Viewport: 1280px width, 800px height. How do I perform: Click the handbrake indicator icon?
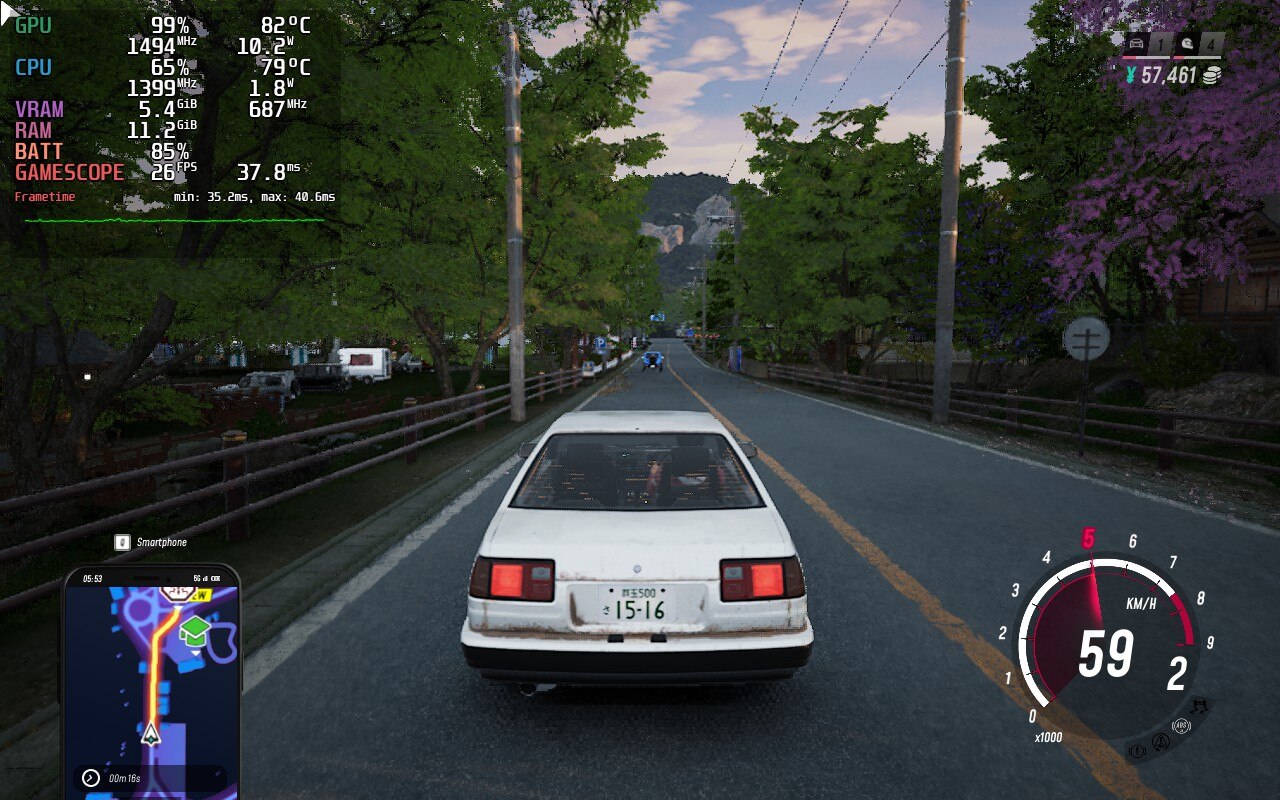[x=1136, y=749]
